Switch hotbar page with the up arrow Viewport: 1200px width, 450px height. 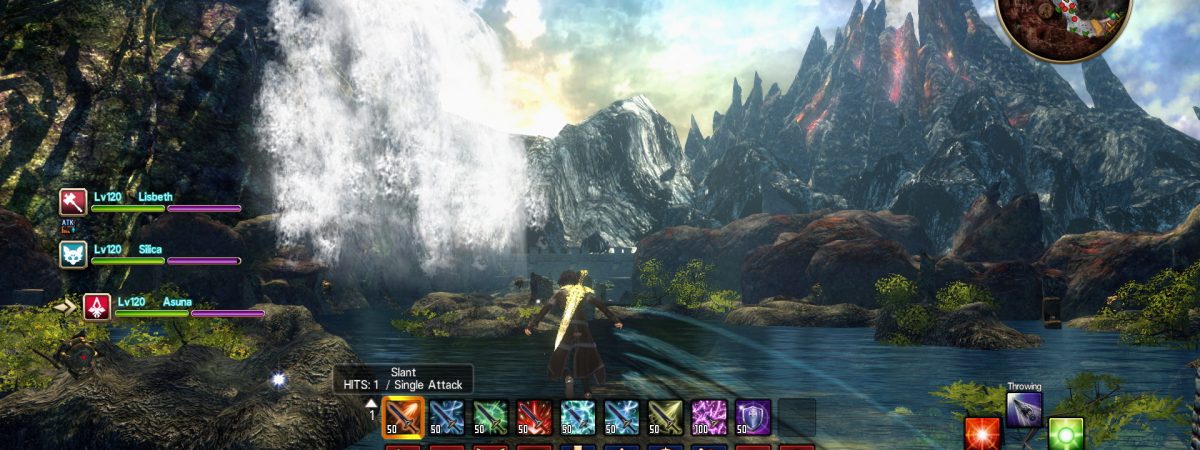[371, 402]
